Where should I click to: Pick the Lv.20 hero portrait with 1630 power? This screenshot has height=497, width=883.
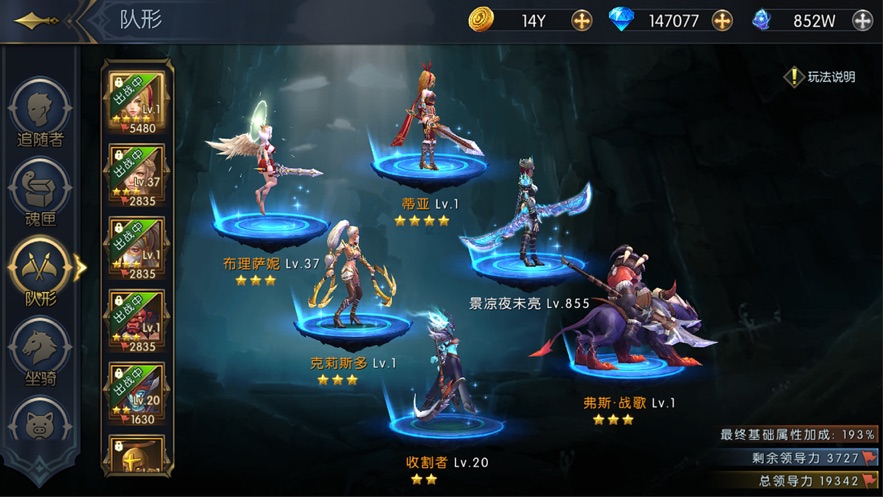pos(136,391)
